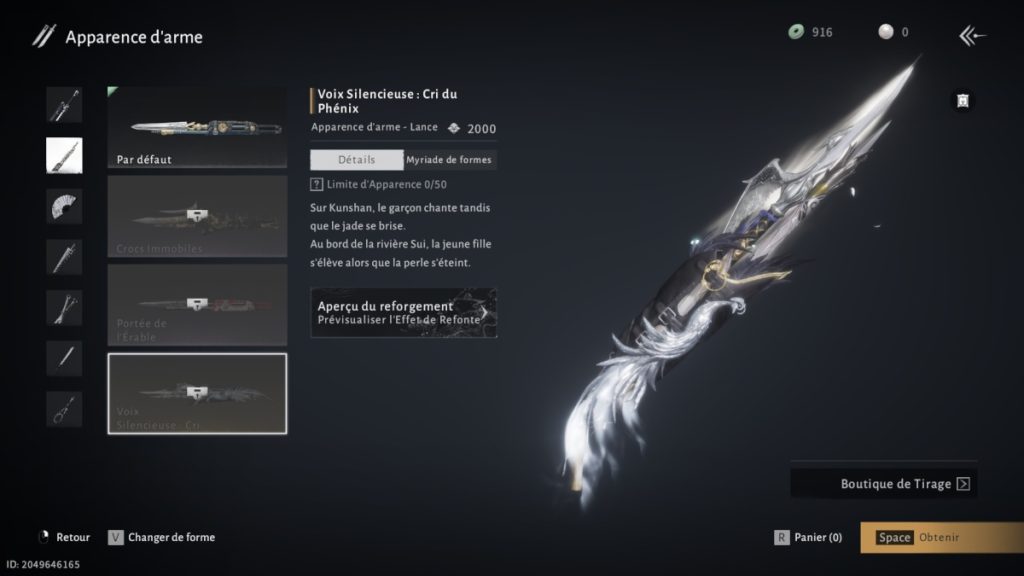Screen dimensions: 1024x576
Task: Open the Panier cart
Action: [809, 537]
